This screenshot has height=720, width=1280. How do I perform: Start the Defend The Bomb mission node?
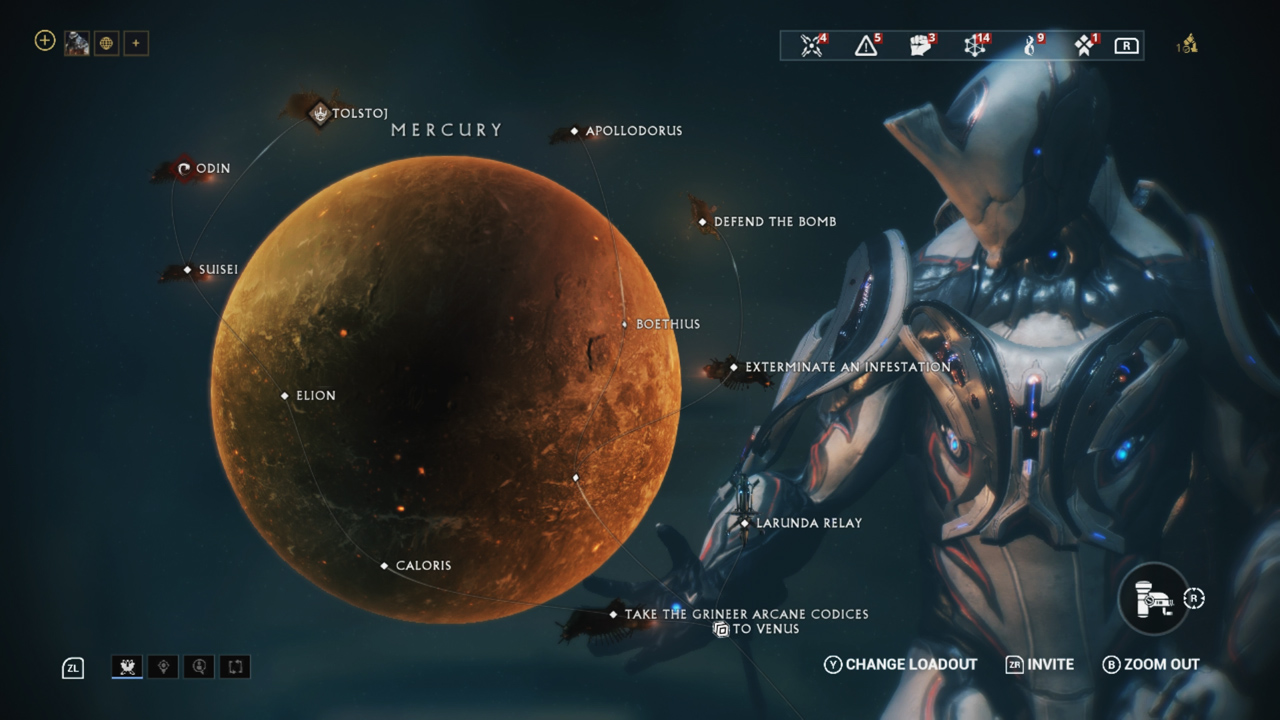coord(700,221)
